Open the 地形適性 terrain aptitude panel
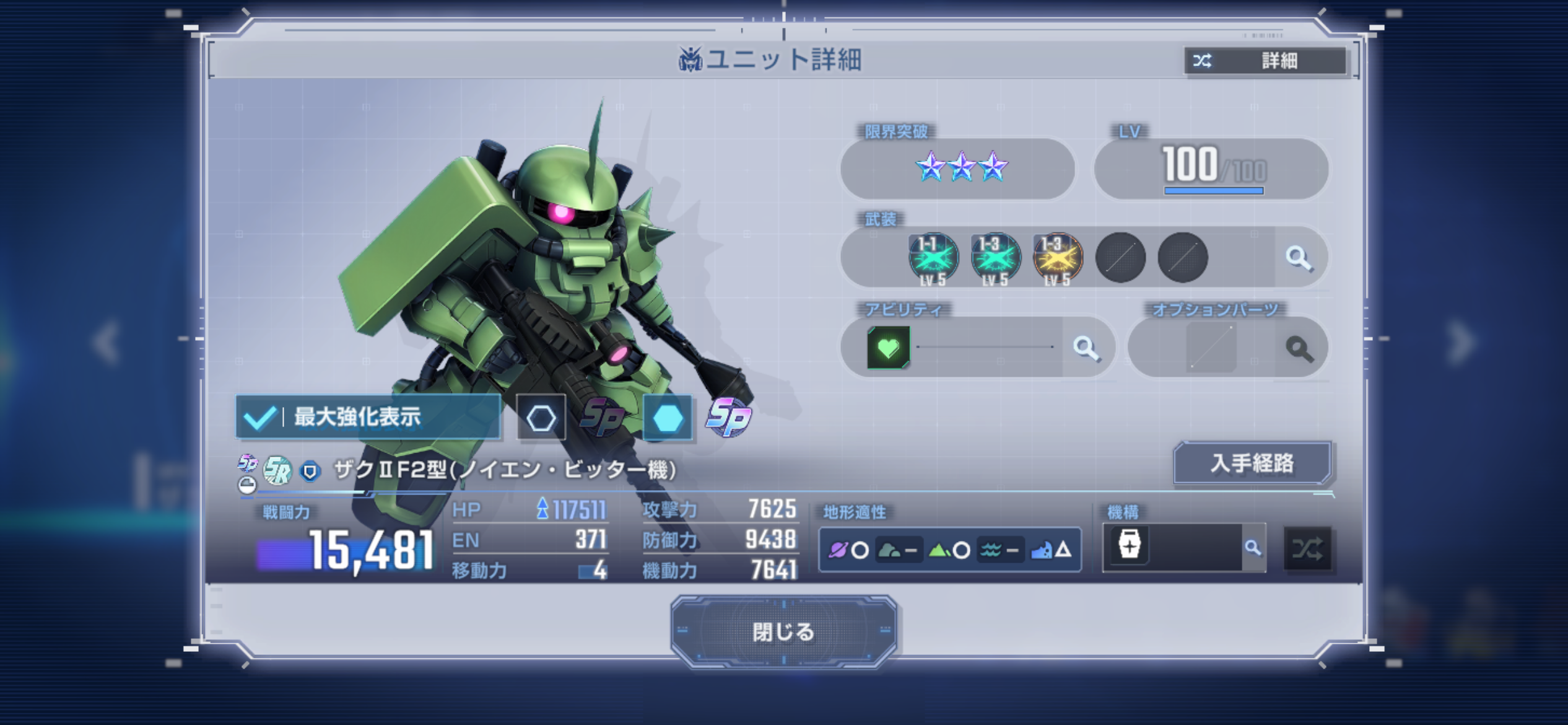Image resolution: width=1568 pixels, height=725 pixels. point(950,549)
